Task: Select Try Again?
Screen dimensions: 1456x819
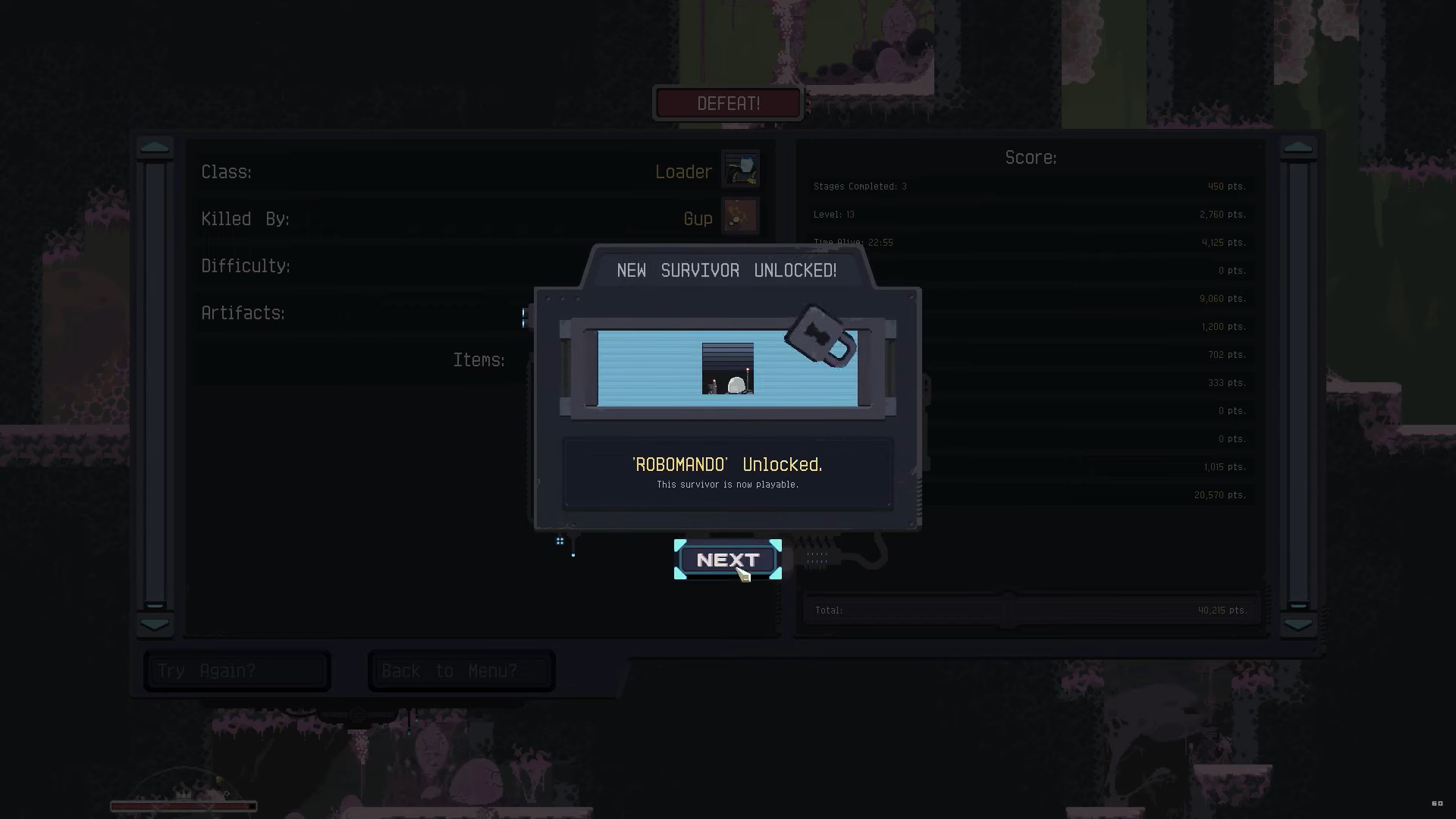Action: click(237, 670)
